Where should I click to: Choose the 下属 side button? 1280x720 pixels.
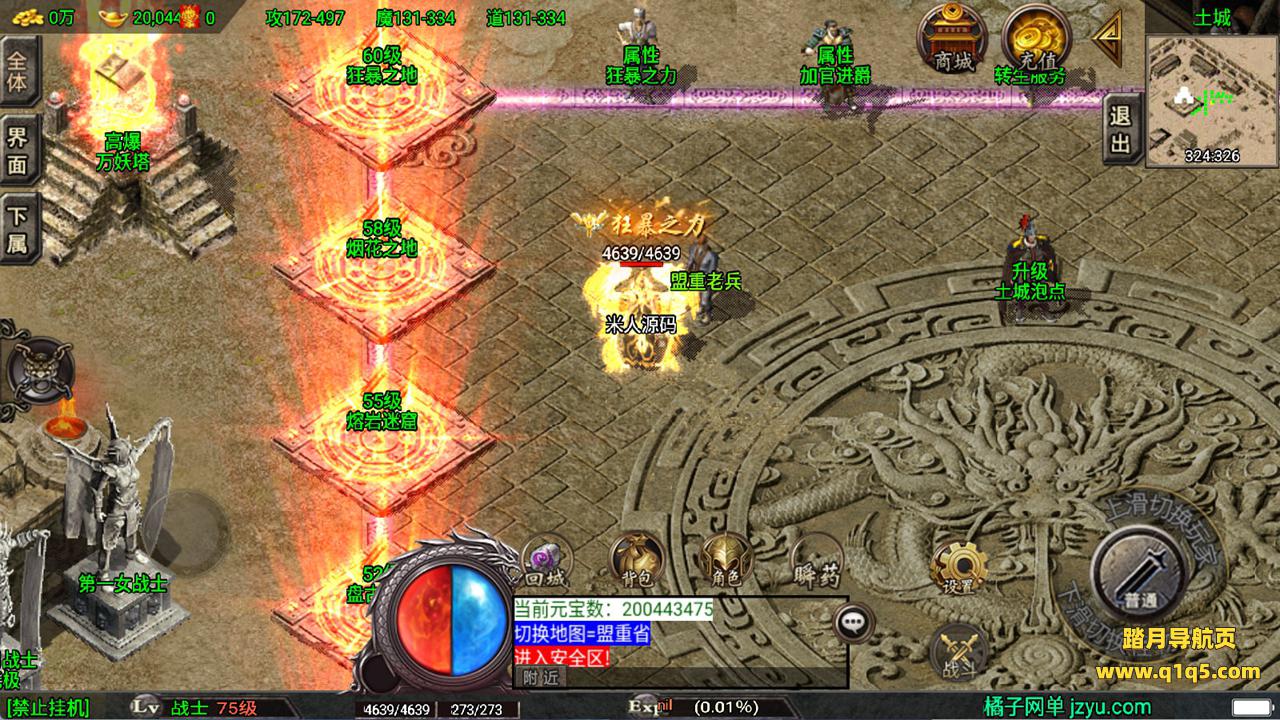pos(18,229)
